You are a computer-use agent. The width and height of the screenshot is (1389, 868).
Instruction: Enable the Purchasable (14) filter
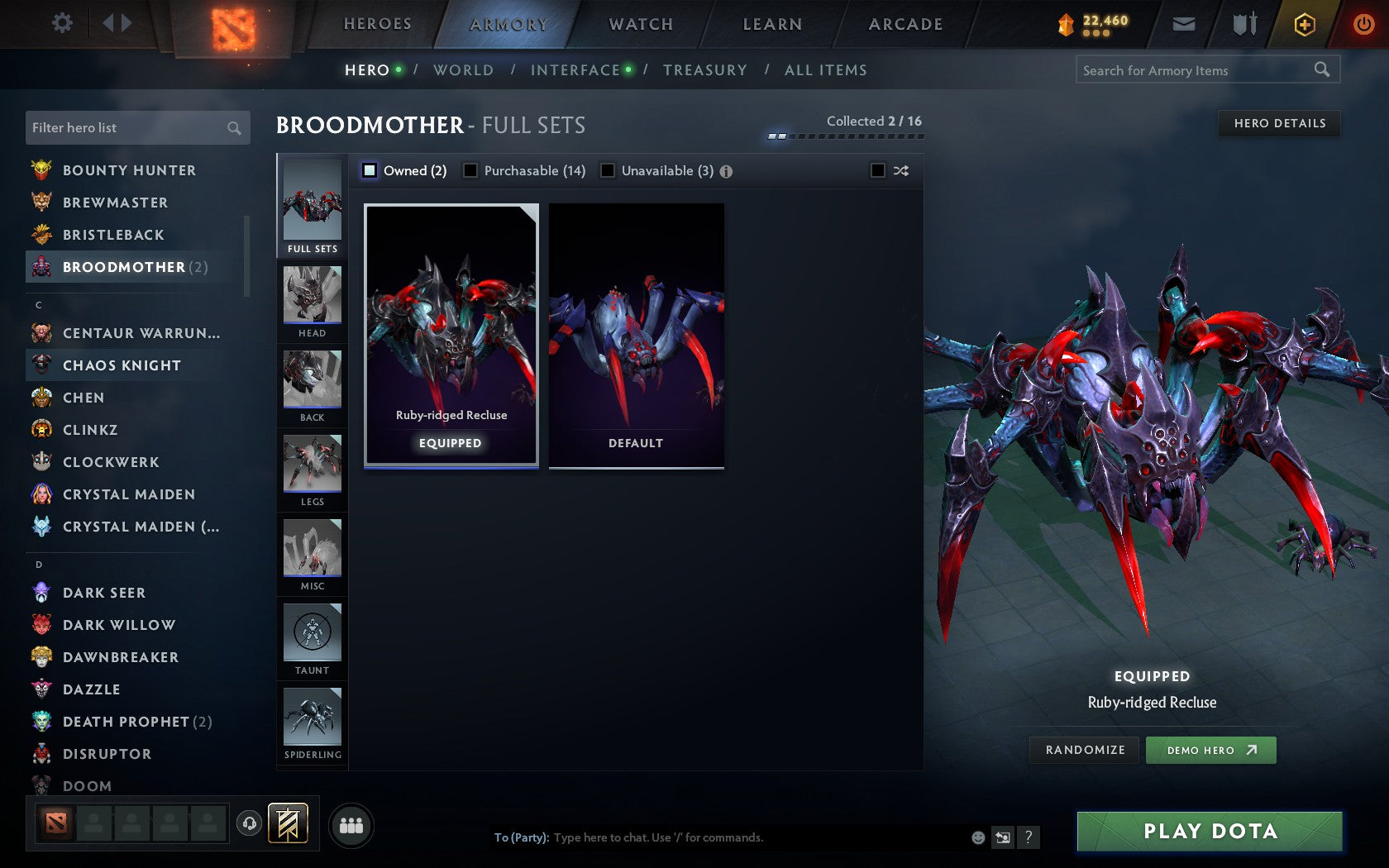pos(471,170)
